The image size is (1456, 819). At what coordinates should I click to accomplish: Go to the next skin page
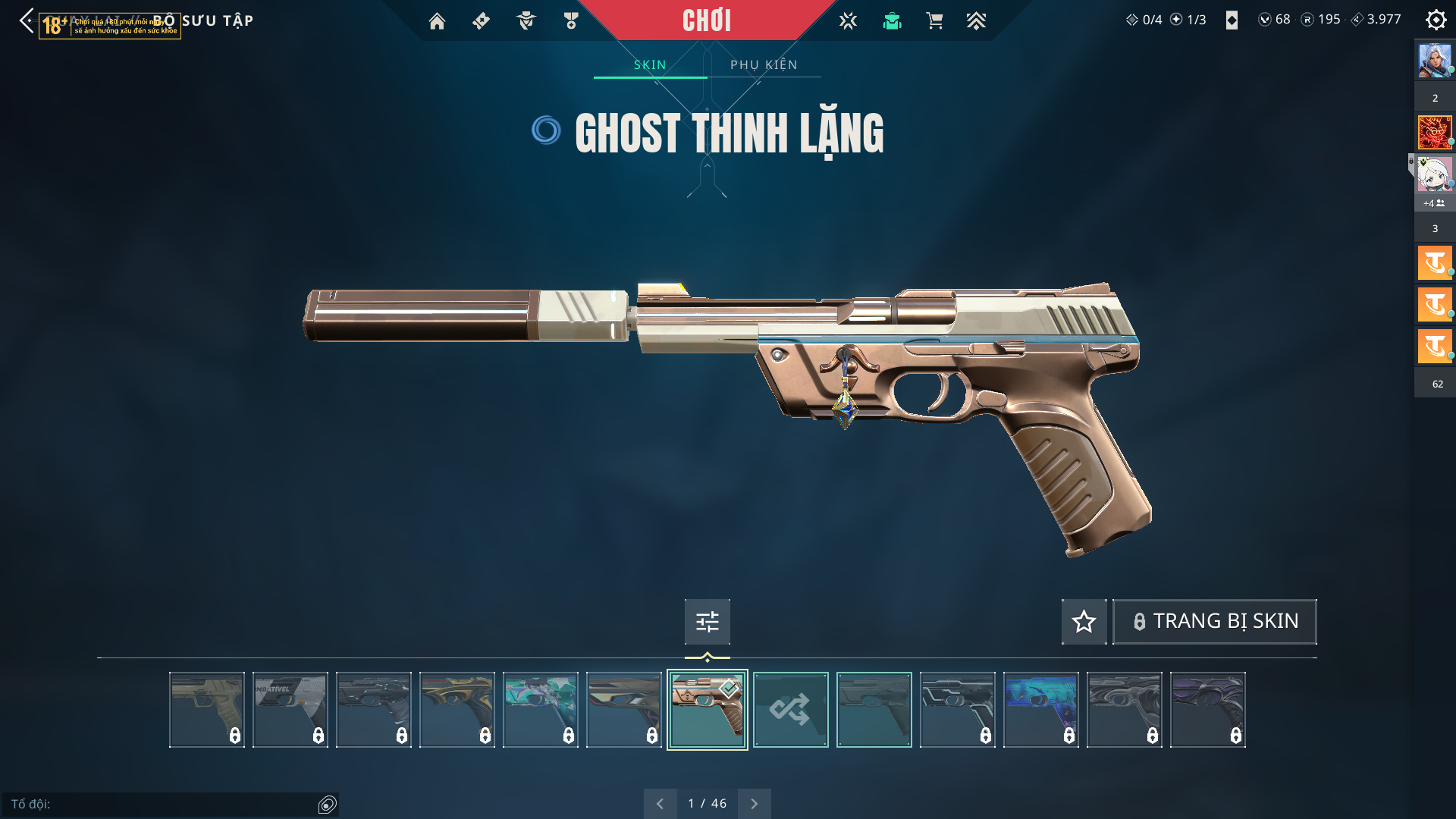(754, 804)
